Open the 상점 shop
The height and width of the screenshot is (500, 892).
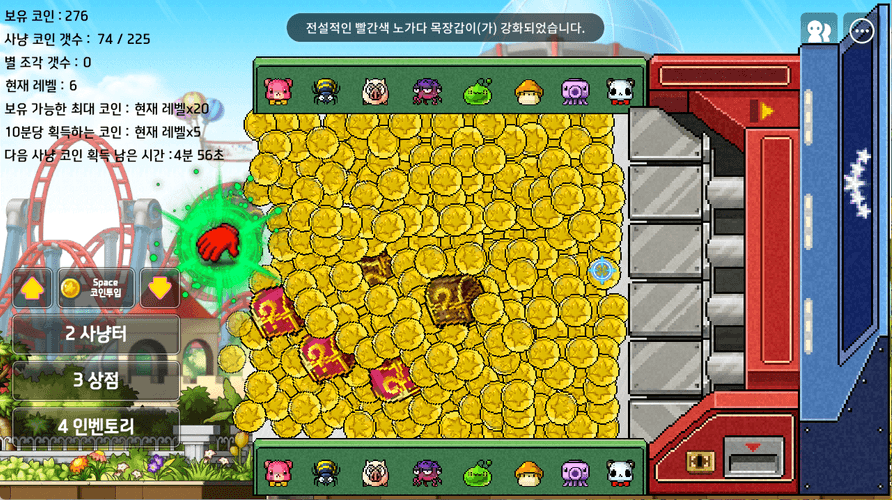[x=96, y=380]
